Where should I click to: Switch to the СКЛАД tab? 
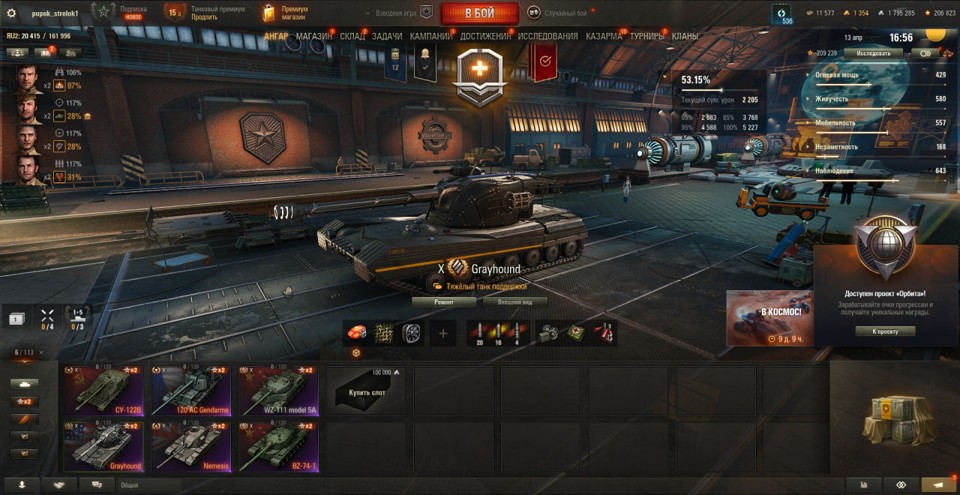(352, 36)
